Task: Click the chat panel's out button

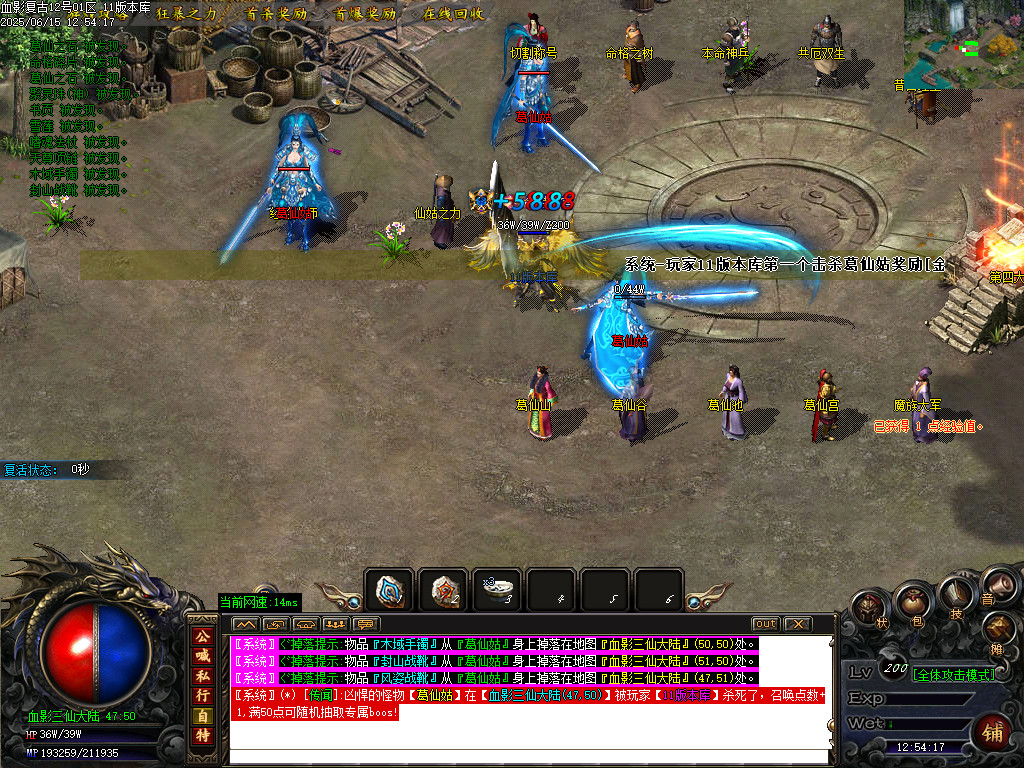Action: [x=765, y=624]
